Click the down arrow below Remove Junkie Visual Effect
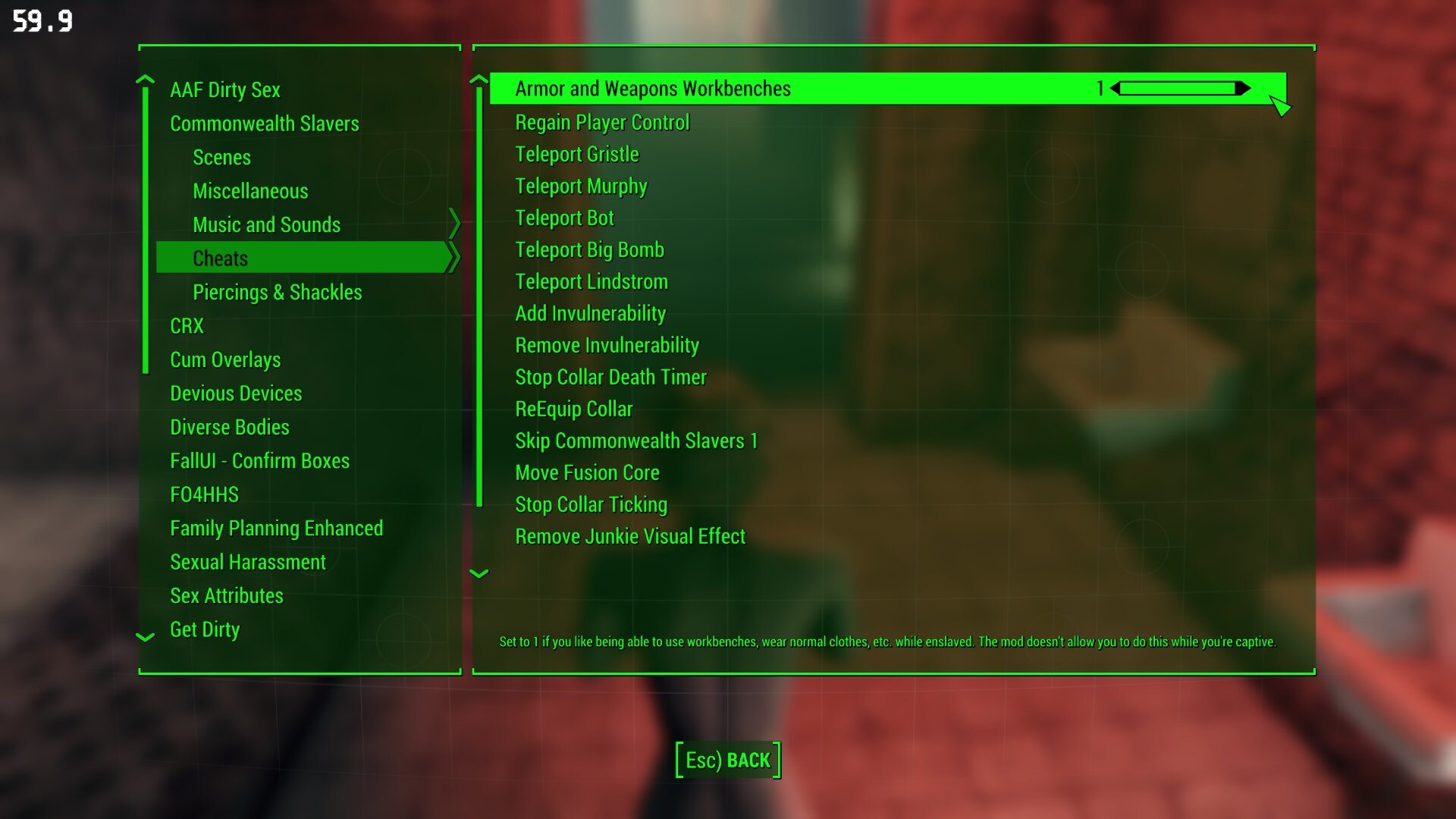 479,574
